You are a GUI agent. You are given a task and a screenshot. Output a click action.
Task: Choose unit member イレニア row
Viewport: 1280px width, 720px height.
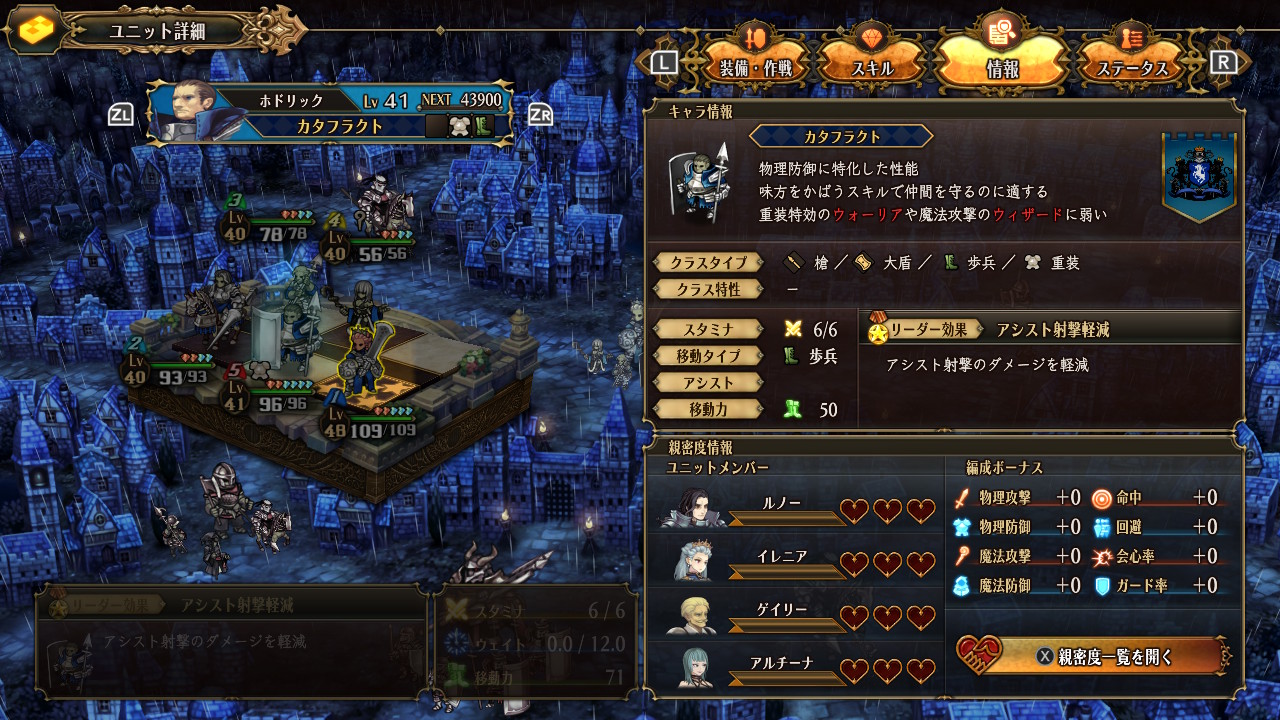pyautogui.click(x=797, y=563)
